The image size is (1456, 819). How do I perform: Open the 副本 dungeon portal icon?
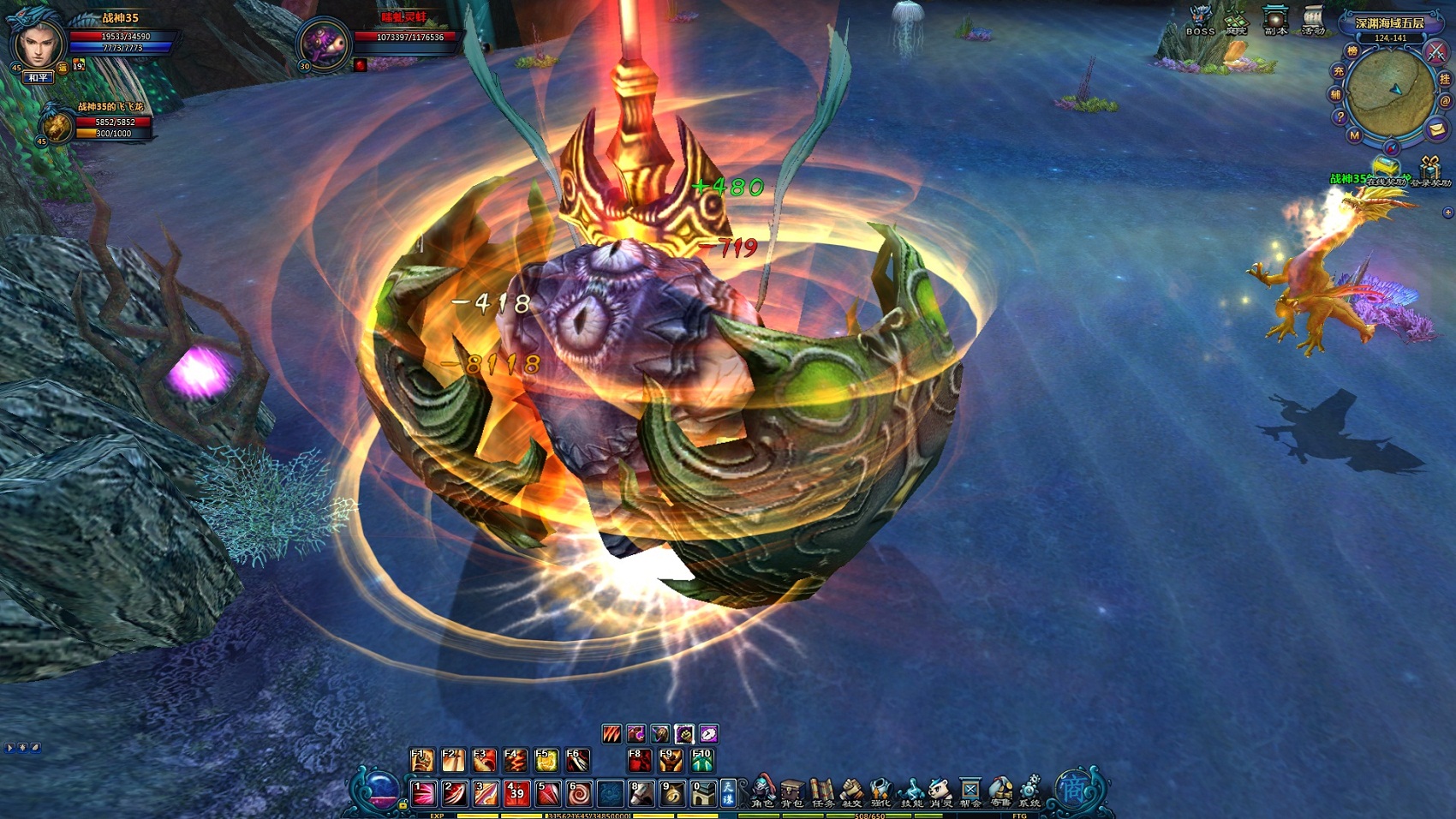[1275, 19]
